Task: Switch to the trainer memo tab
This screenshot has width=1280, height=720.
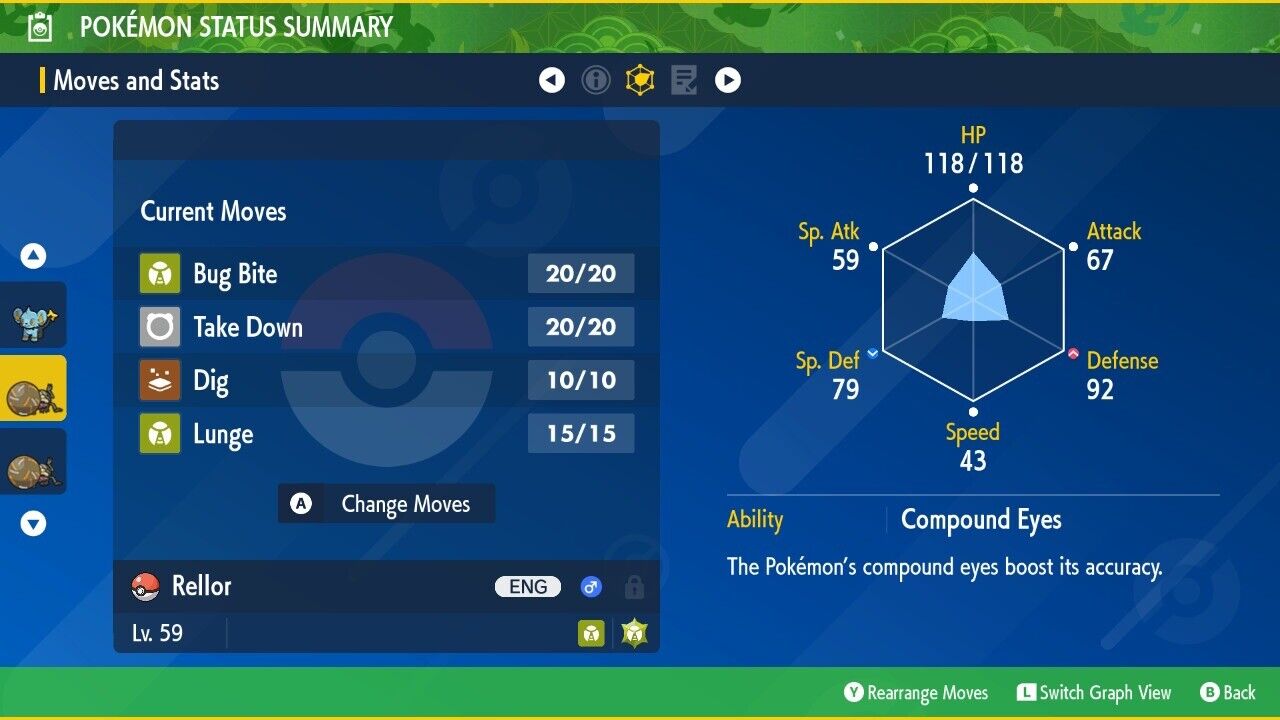Action: (x=684, y=80)
